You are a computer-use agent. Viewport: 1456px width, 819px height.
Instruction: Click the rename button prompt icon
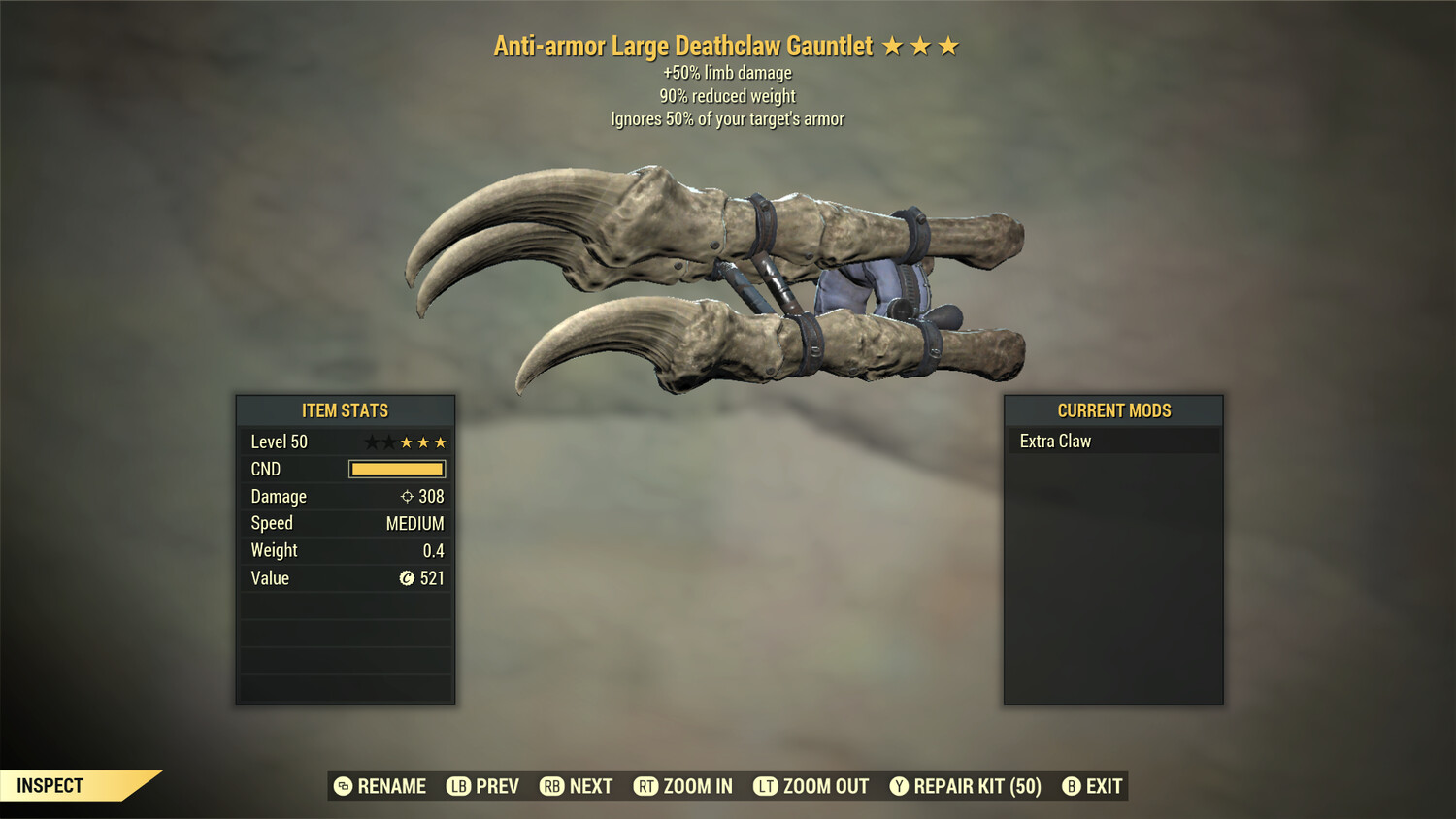[342, 786]
